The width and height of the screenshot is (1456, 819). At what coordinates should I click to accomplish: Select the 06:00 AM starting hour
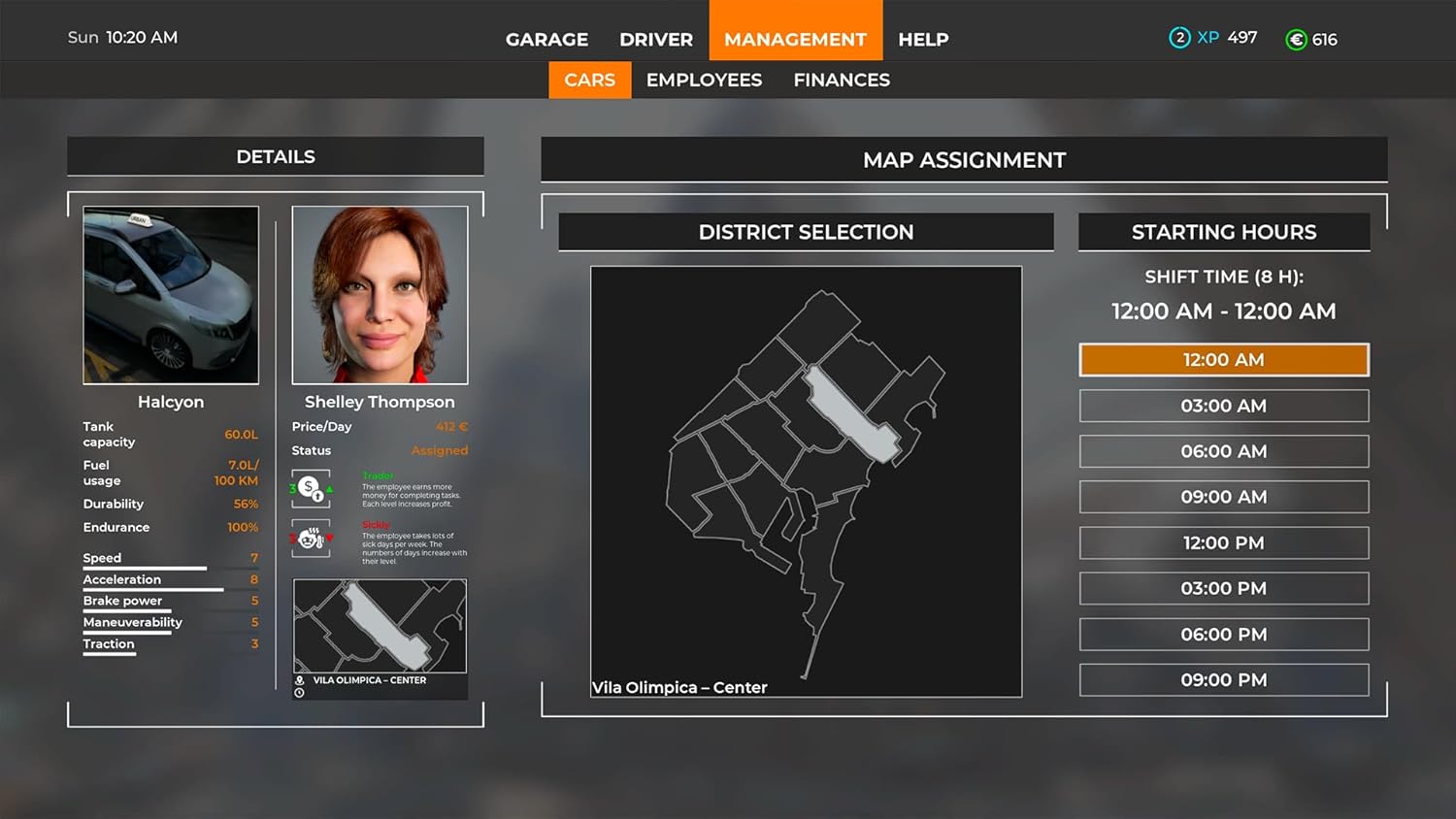(1223, 451)
